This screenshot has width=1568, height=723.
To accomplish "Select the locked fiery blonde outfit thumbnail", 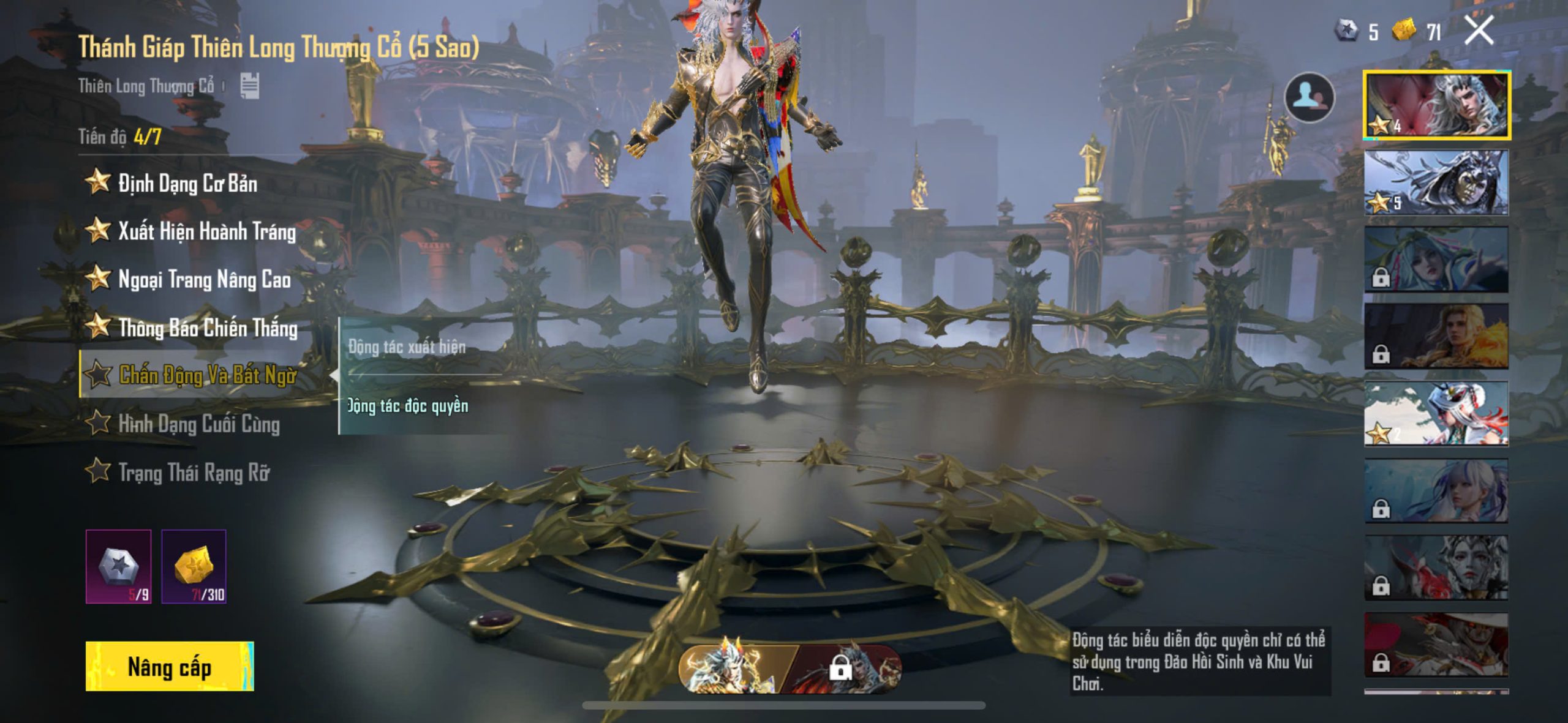I will coord(1436,337).
